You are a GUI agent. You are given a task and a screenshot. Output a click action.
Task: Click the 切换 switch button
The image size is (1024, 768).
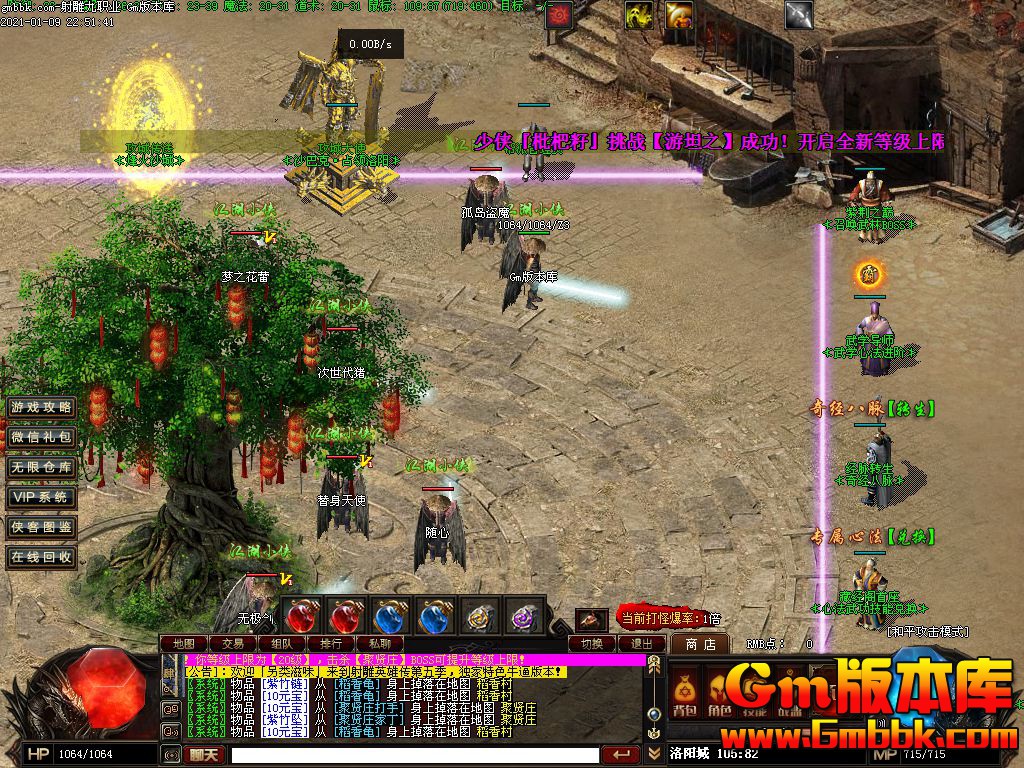point(593,643)
